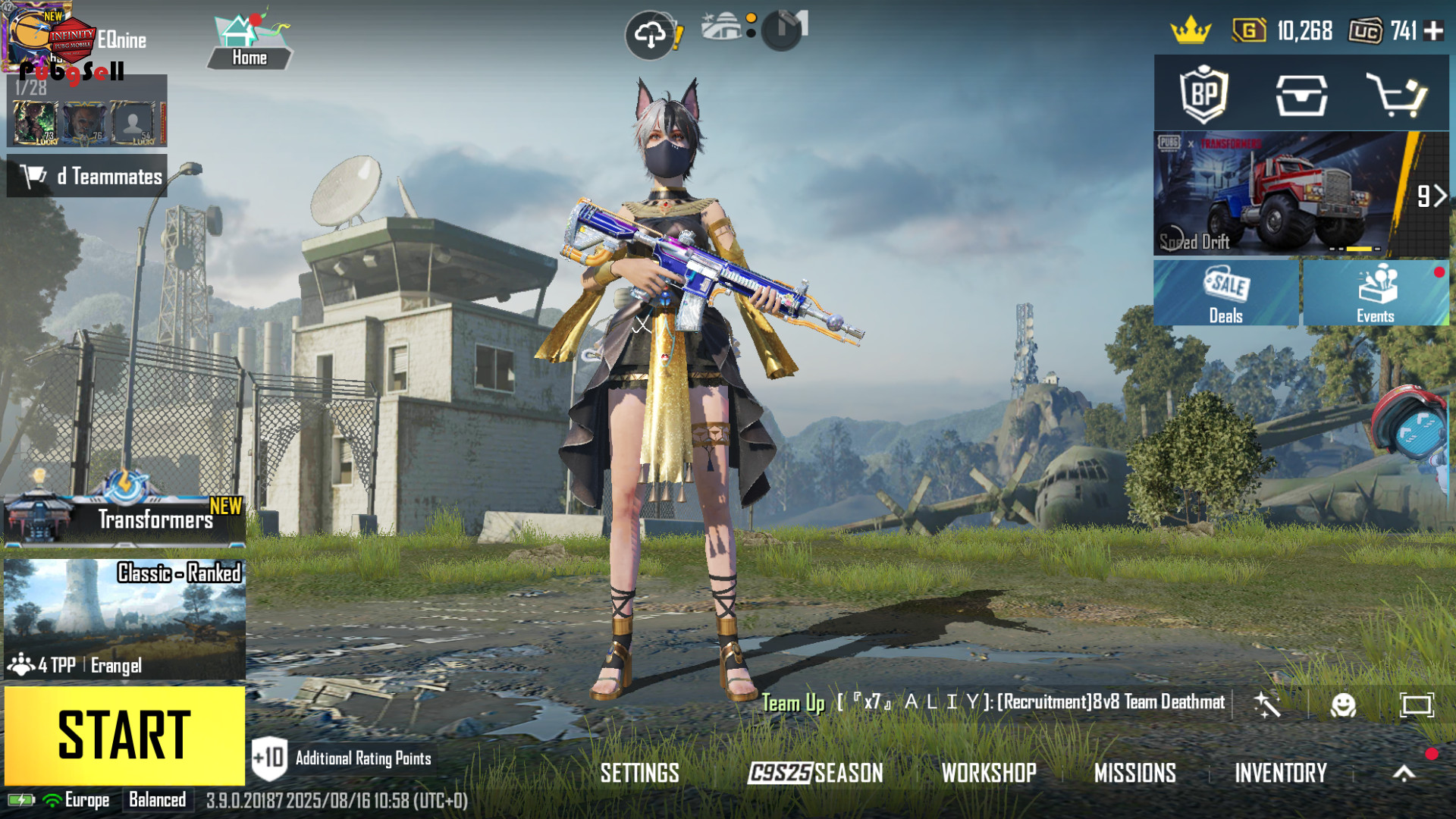Screen dimensions: 1456x819
Task: Go to the Home icon
Action: (x=249, y=42)
